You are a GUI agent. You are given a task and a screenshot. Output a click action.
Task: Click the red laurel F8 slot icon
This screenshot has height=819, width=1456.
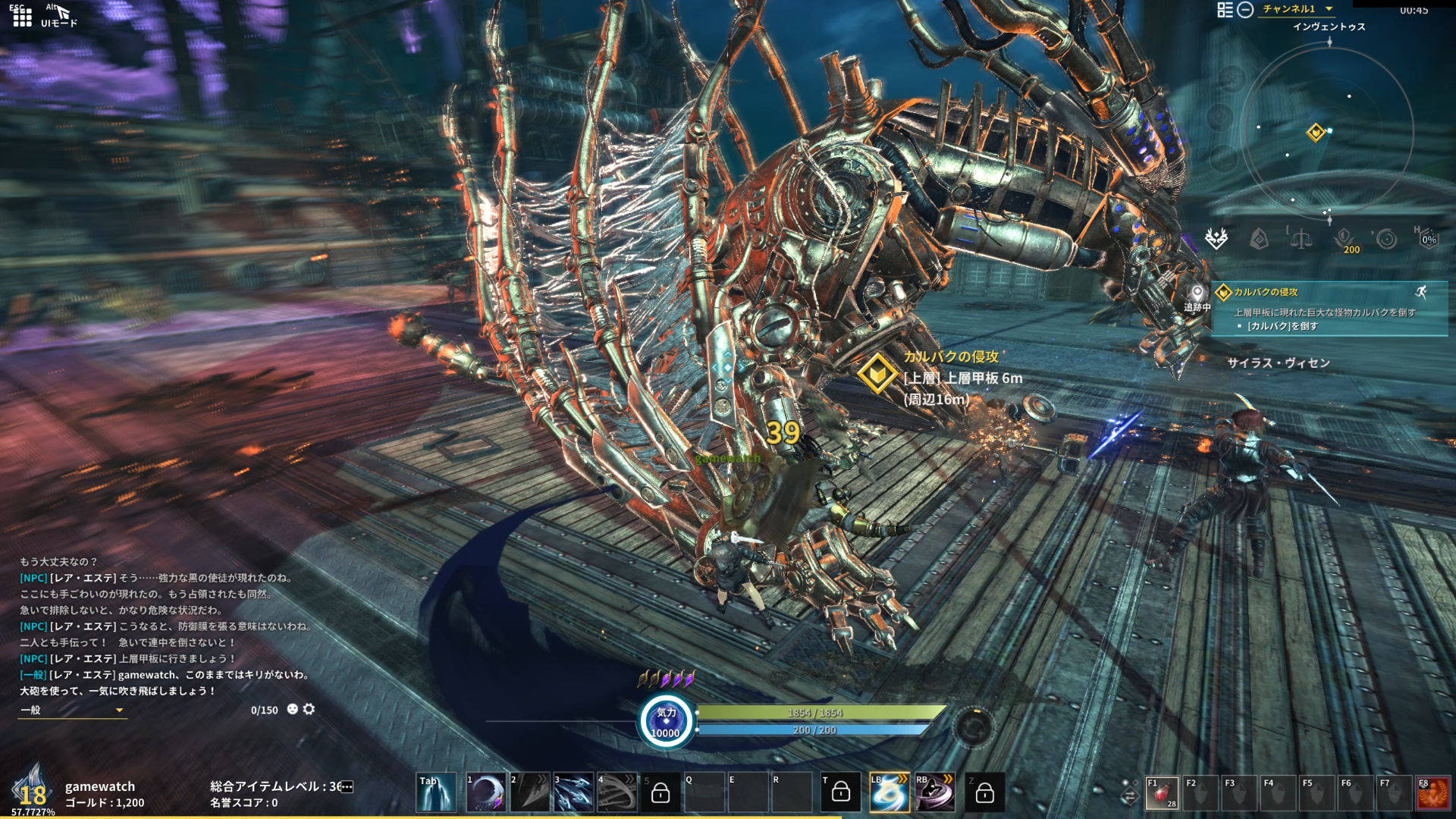point(1433,794)
